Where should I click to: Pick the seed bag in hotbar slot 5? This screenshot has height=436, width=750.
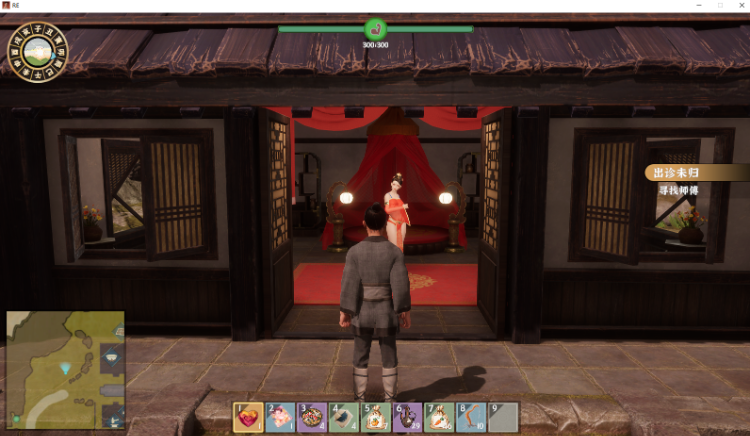point(376,417)
